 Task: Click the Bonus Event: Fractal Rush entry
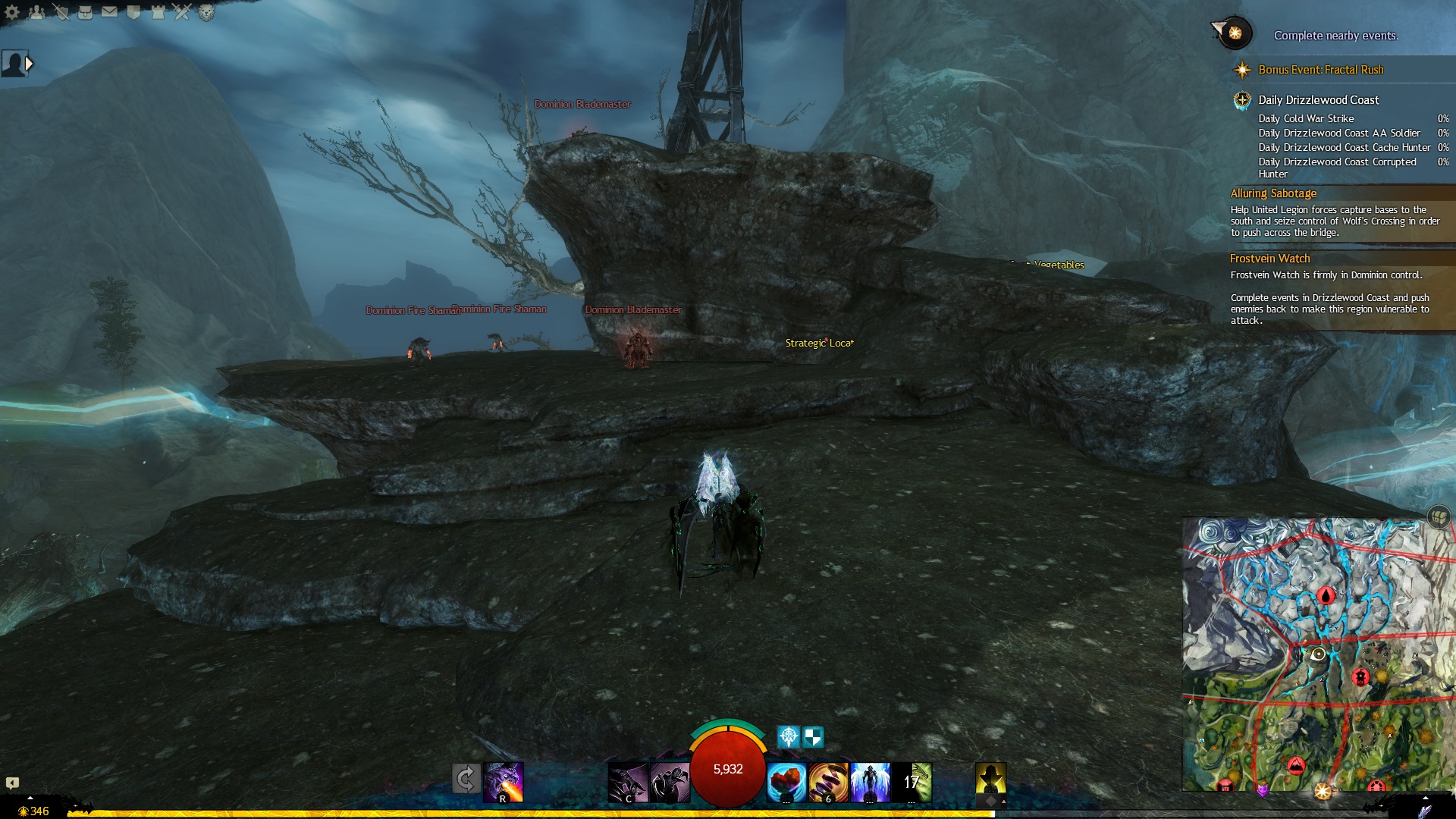tap(1320, 70)
